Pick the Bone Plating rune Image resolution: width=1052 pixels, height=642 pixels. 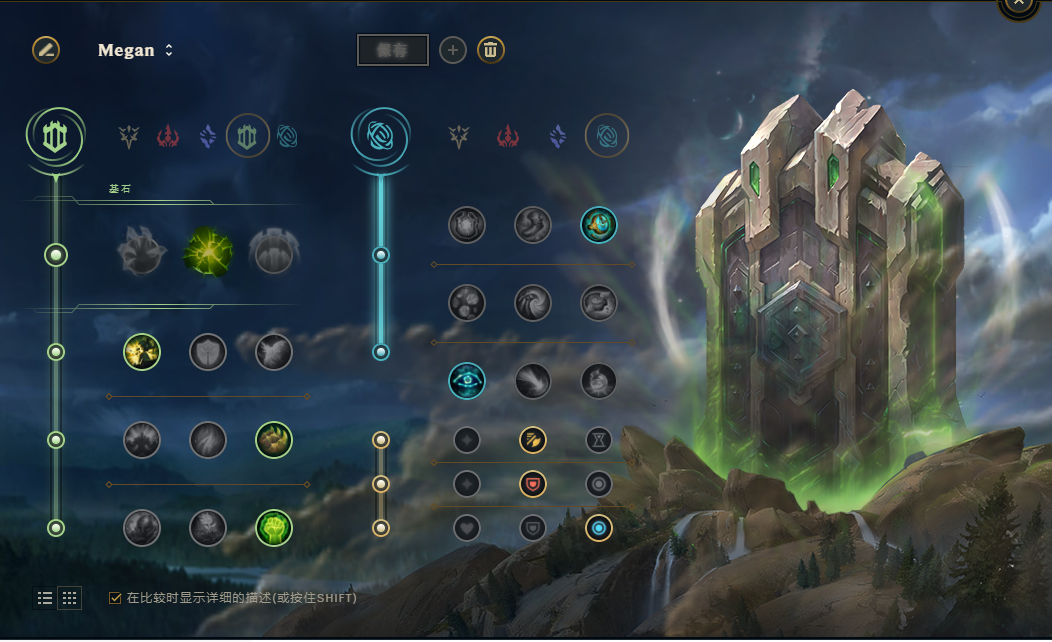pyautogui.click(x=274, y=440)
